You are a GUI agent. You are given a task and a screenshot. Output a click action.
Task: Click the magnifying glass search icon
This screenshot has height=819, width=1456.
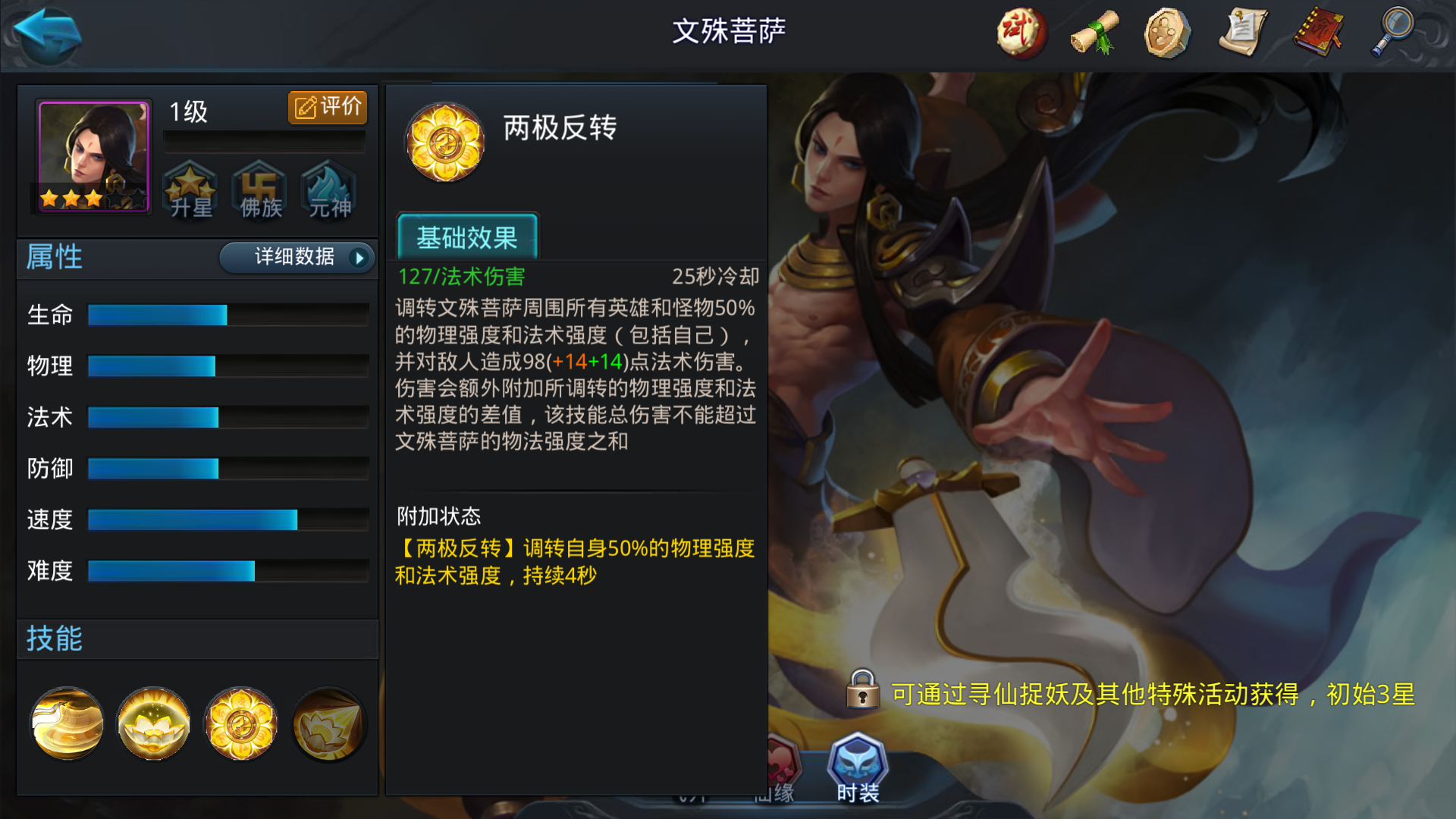click(1395, 33)
